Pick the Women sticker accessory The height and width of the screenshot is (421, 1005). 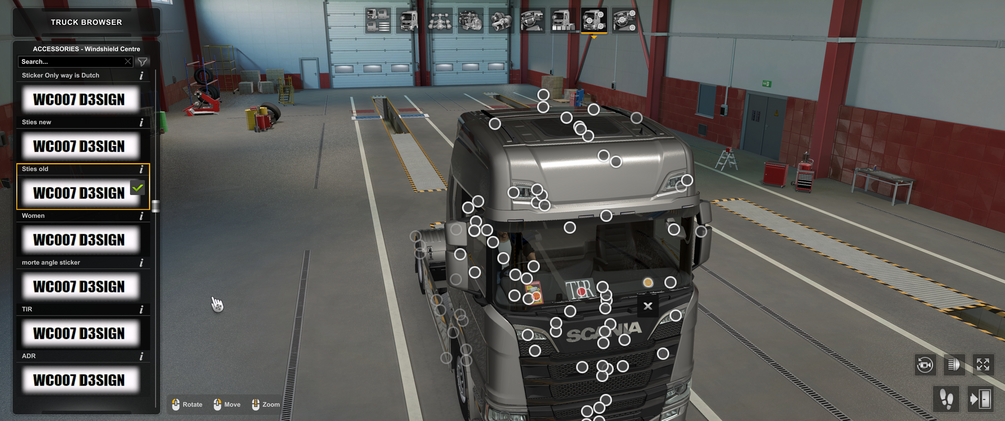(x=79, y=239)
